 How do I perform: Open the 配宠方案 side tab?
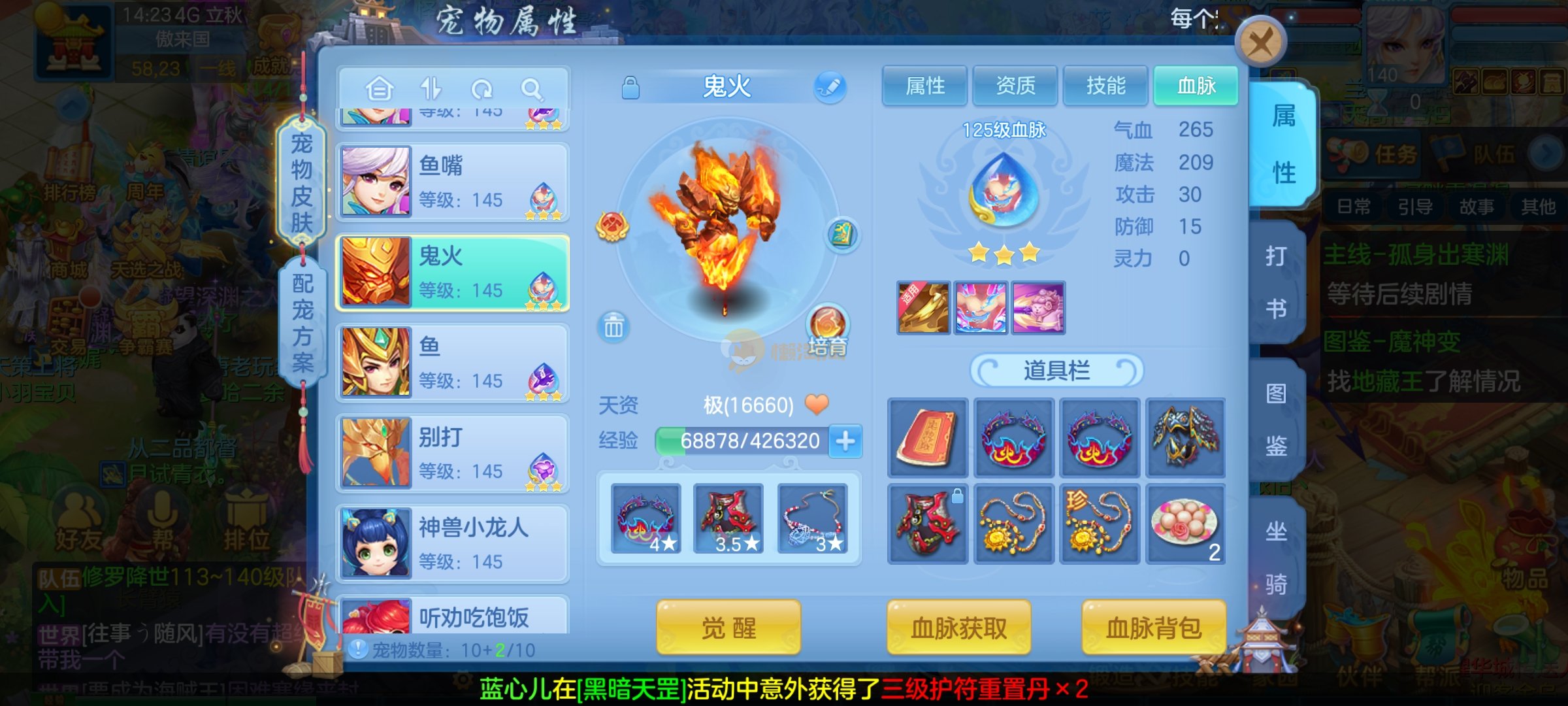pyautogui.click(x=302, y=322)
